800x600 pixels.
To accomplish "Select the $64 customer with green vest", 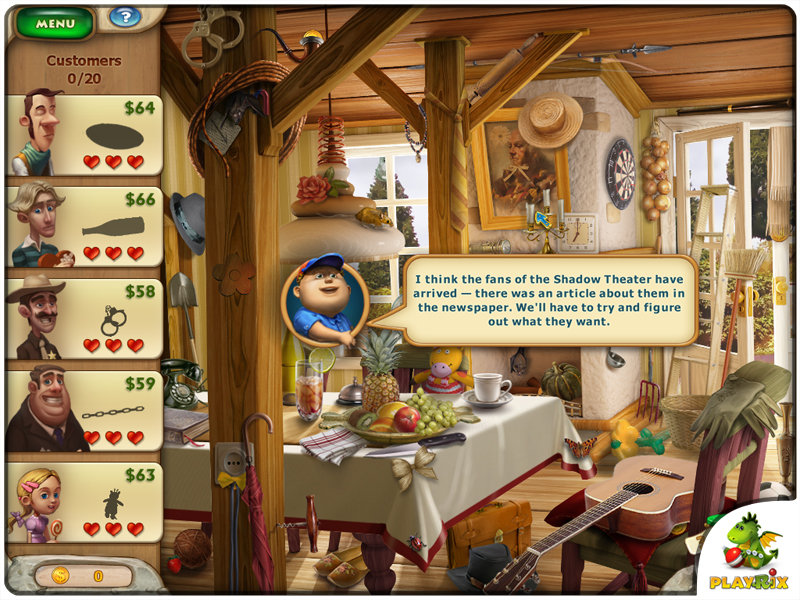I will tap(84, 135).
